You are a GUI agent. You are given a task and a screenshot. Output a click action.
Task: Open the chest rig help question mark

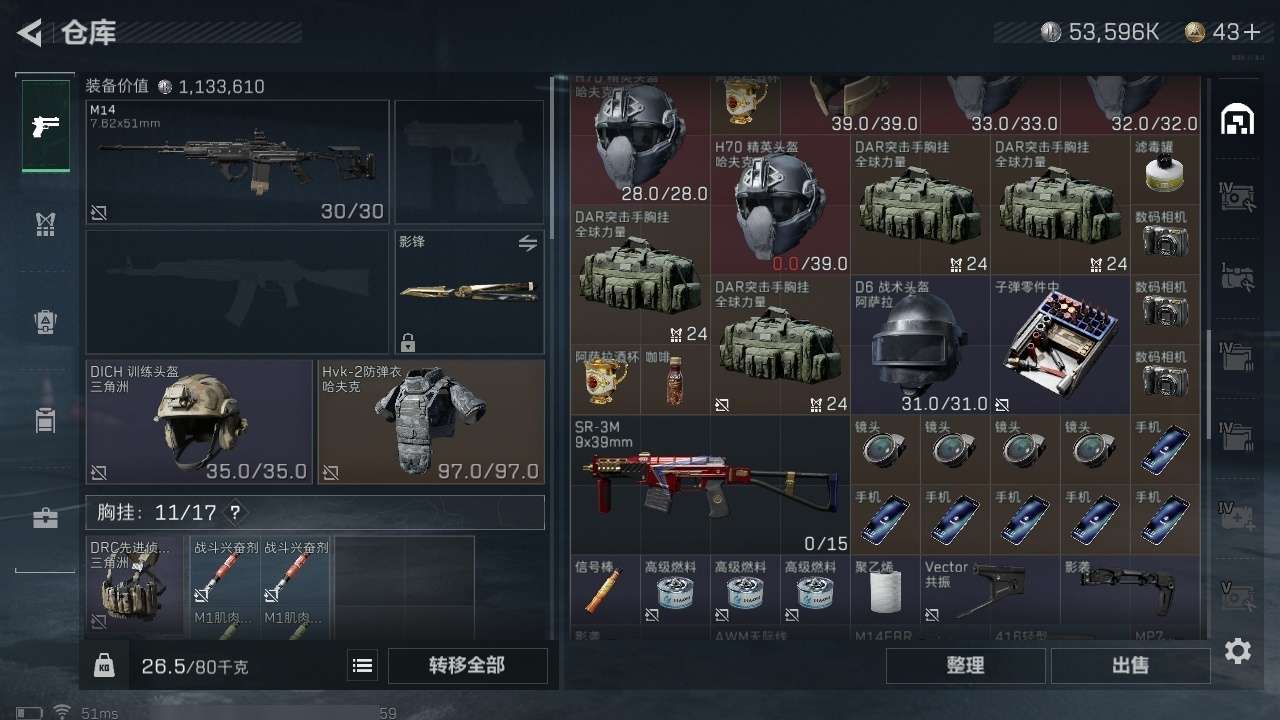click(235, 513)
